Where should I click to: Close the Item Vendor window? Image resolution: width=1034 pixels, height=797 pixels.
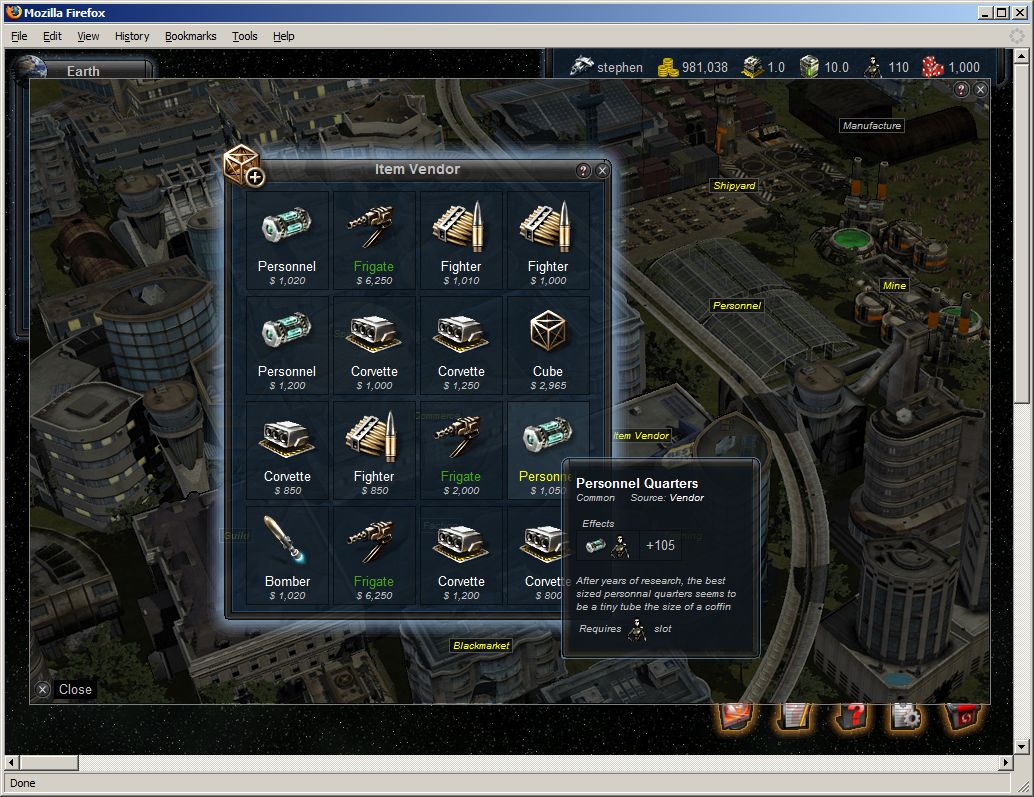603,171
